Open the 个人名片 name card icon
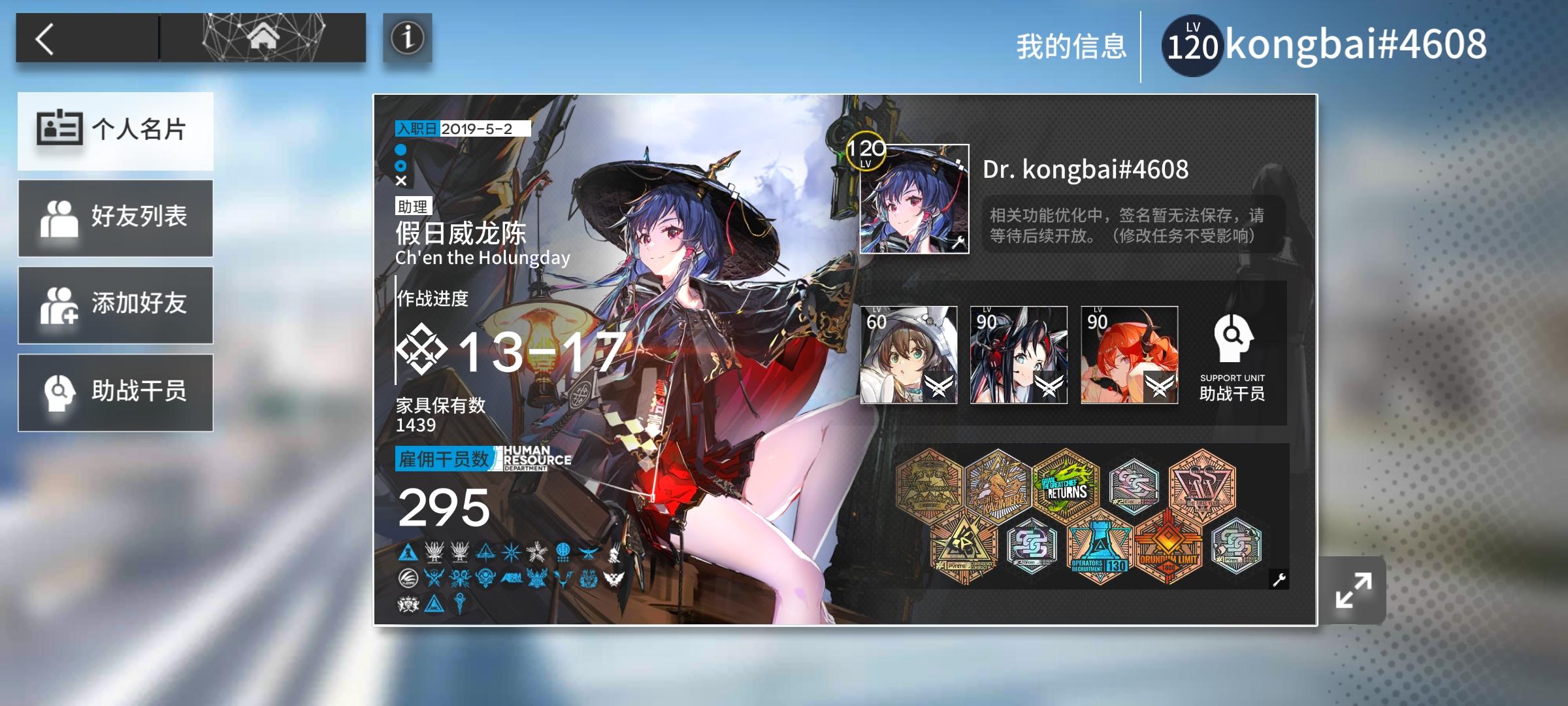Viewport: 1568px width, 706px height. pyautogui.click(x=58, y=129)
